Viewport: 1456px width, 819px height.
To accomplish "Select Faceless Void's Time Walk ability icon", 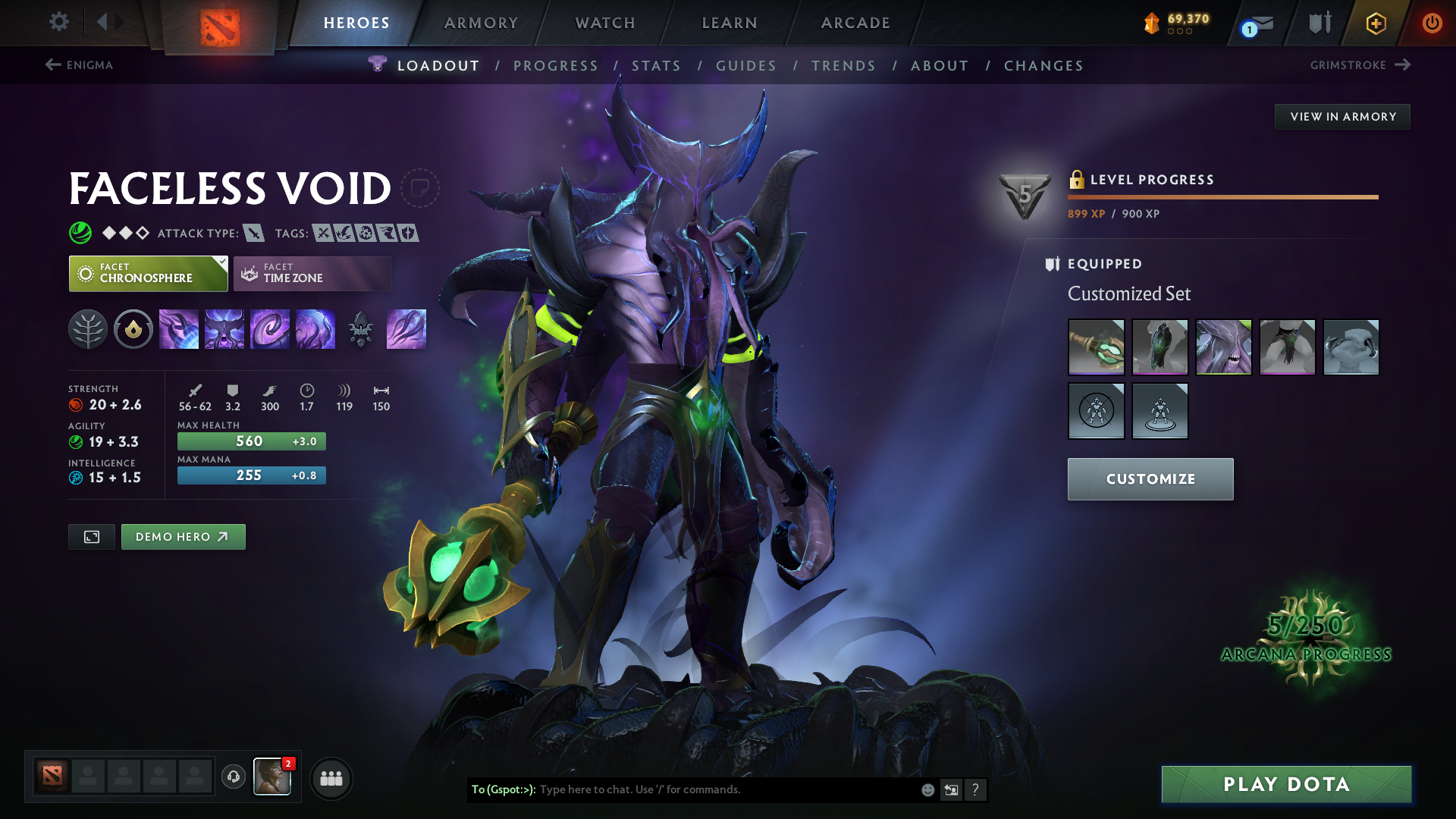I will pyautogui.click(x=179, y=329).
